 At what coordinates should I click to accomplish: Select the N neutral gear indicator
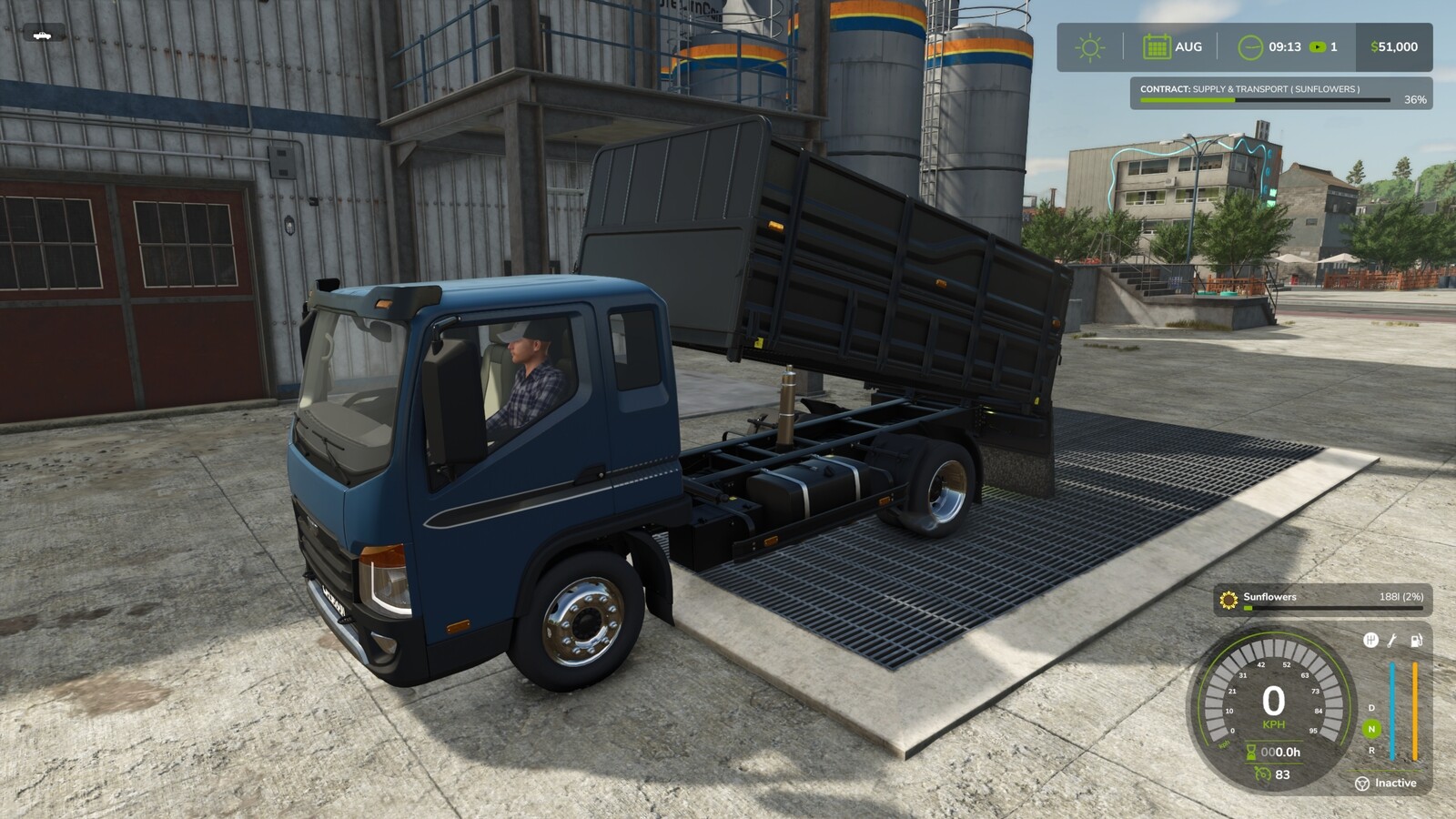click(x=1370, y=728)
